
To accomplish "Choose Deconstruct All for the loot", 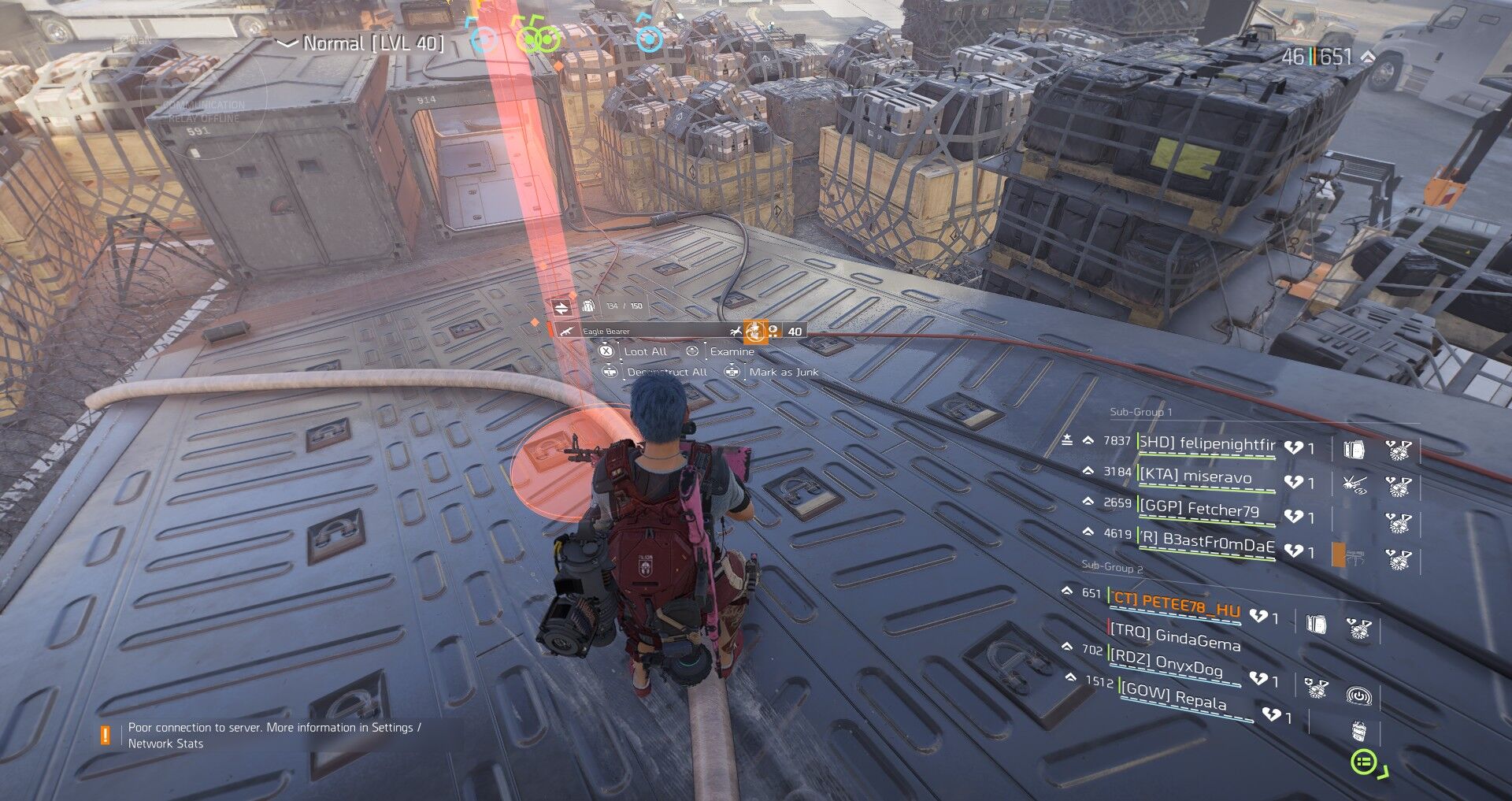I will coord(666,372).
